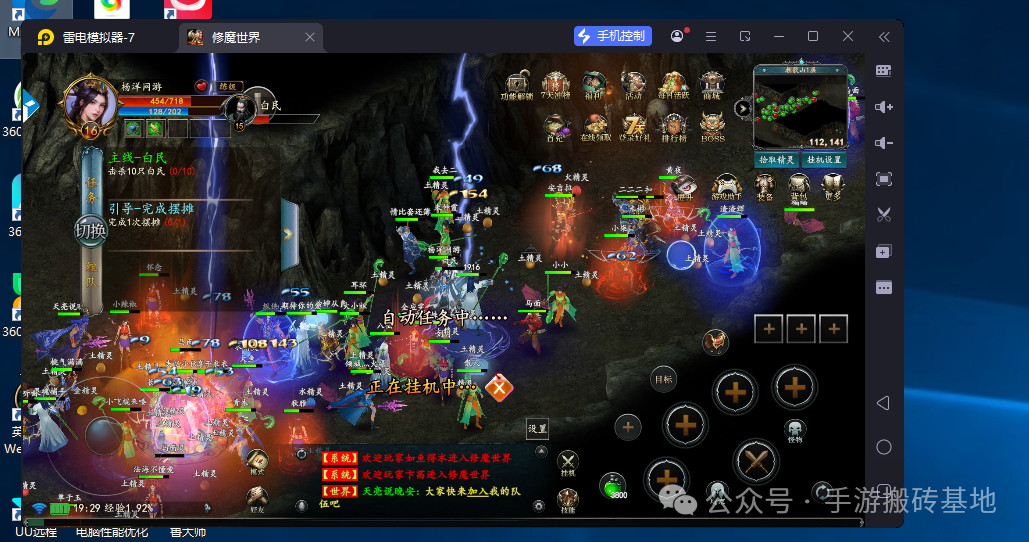Open the BOSS menu icon
This screenshot has width=1029, height=542.
tap(712, 127)
